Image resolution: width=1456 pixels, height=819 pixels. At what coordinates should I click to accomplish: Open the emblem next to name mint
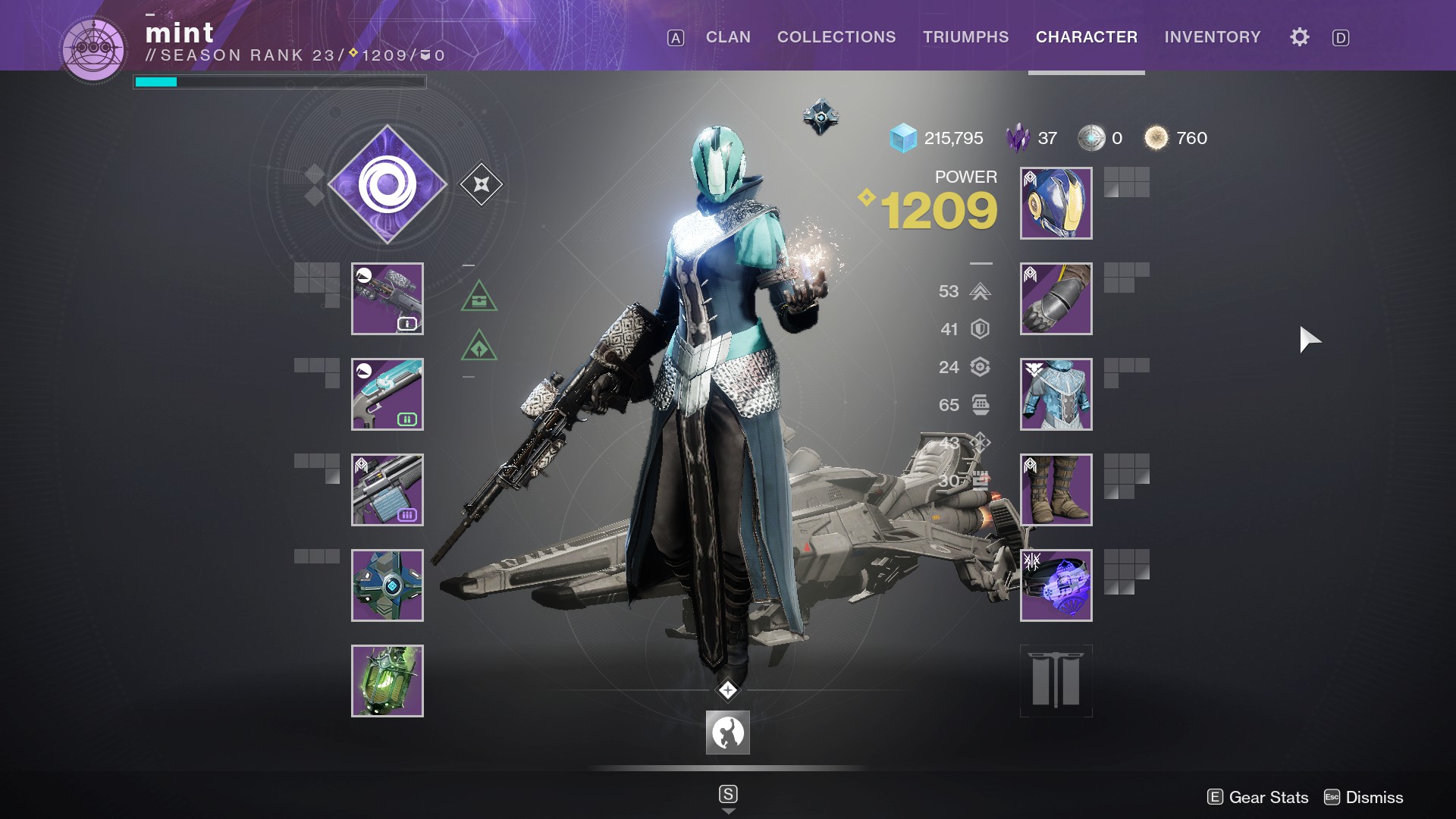pyautogui.click(x=93, y=49)
